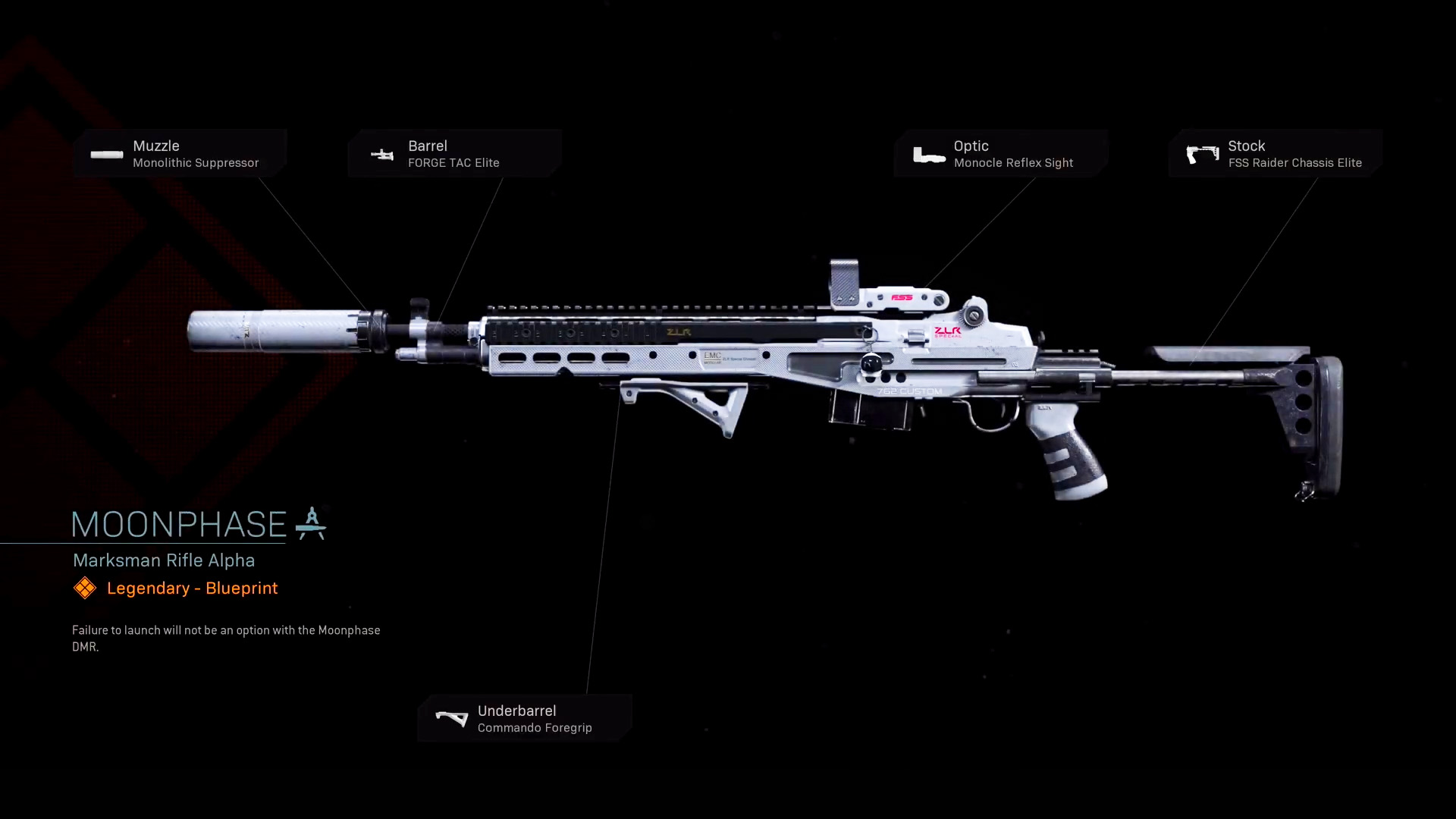The image size is (1456, 819).
Task: Expand the Barrel attachment details
Action: [x=455, y=154]
